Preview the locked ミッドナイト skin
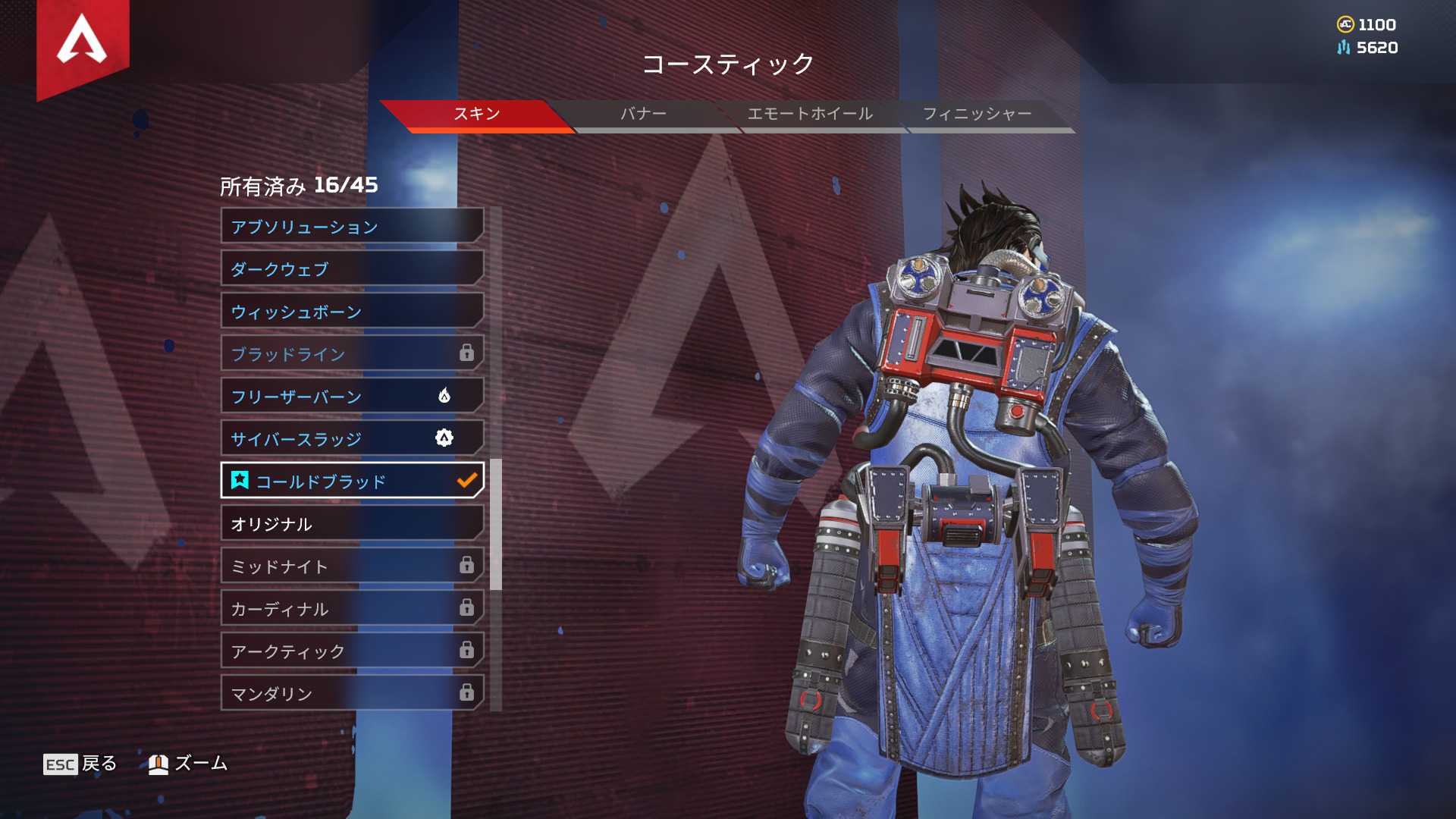The width and height of the screenshot is (1456, 819). tap(352, 566)
